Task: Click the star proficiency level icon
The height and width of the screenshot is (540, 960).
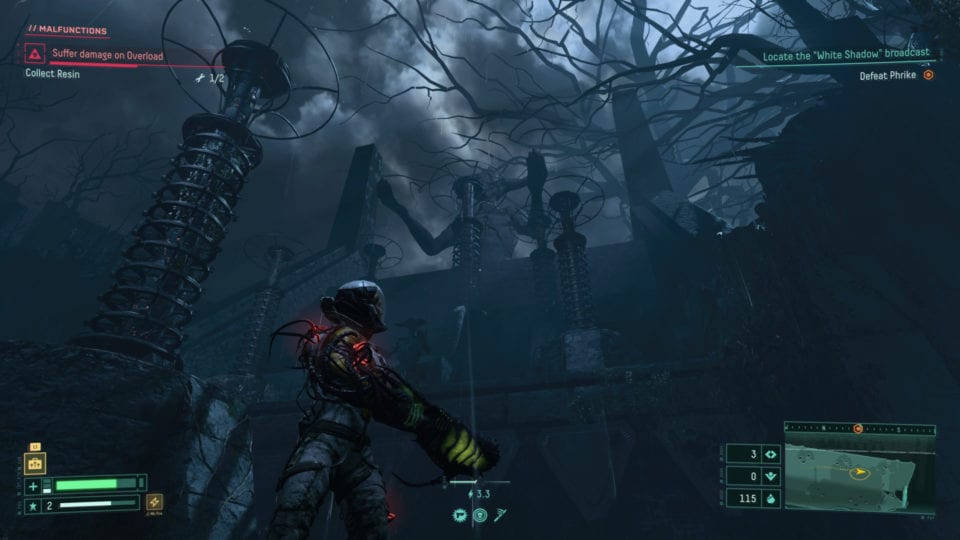Action: (x=34, y=506)
